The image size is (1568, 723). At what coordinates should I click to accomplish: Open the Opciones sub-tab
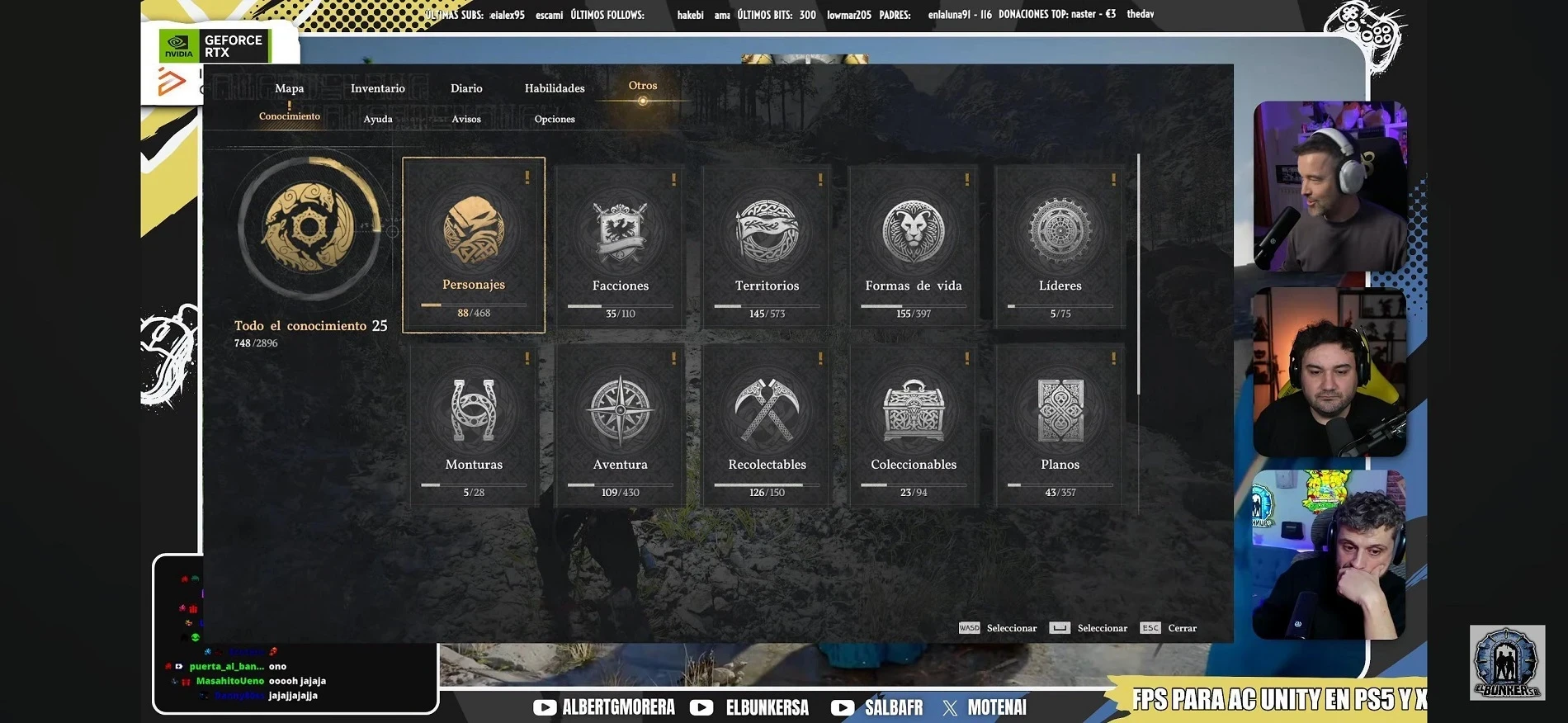tap(555, 119)
